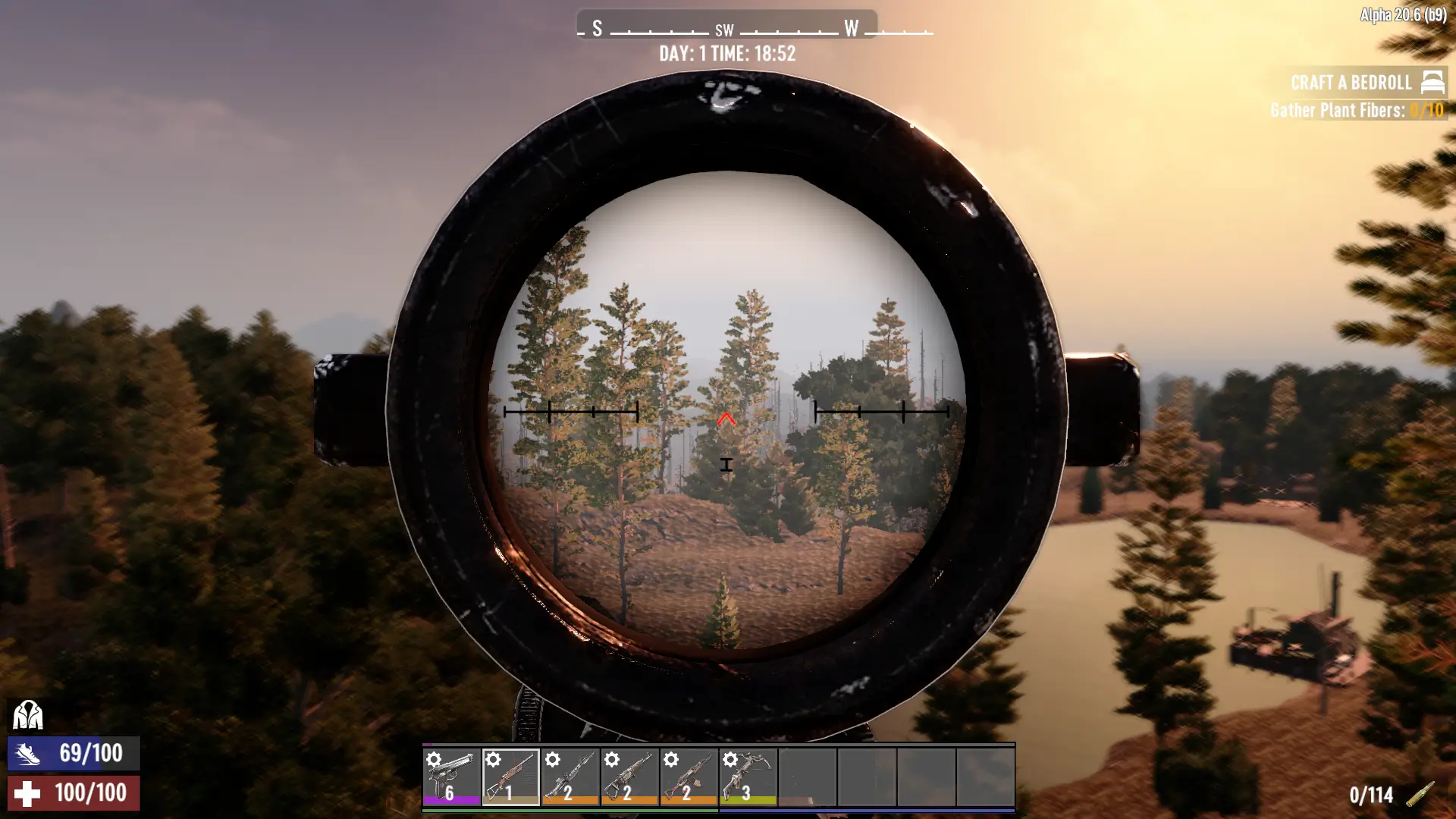This screenshot has height=819, width=1456.
Task: Choose the scoped sniper rifle slot
Action: click(x=570, y=777)
